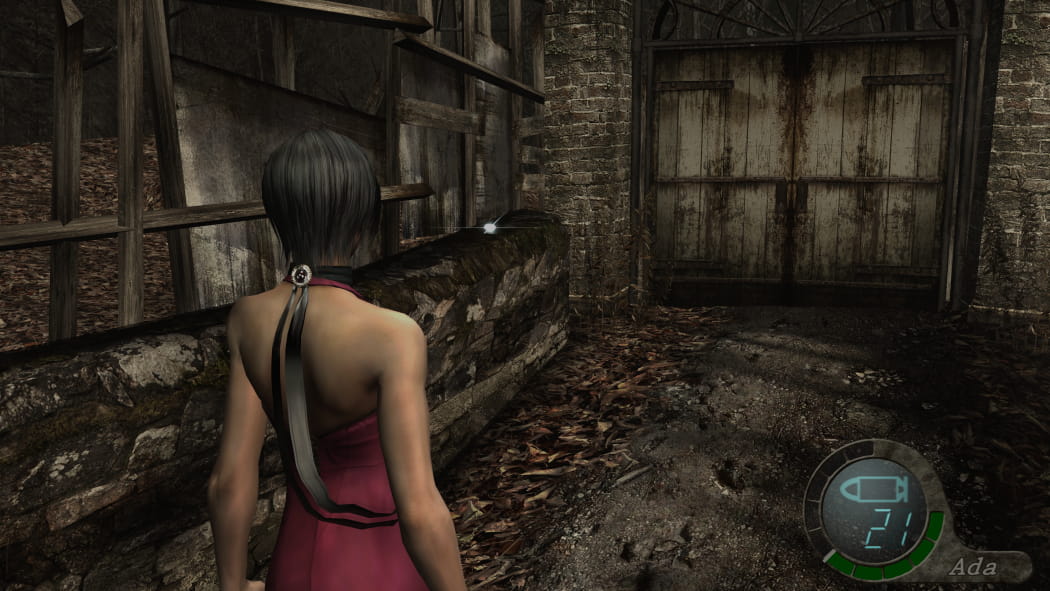Click the bullet icon on the HUD
Screen dimensions: 1050x591
(x=872, y=489)
